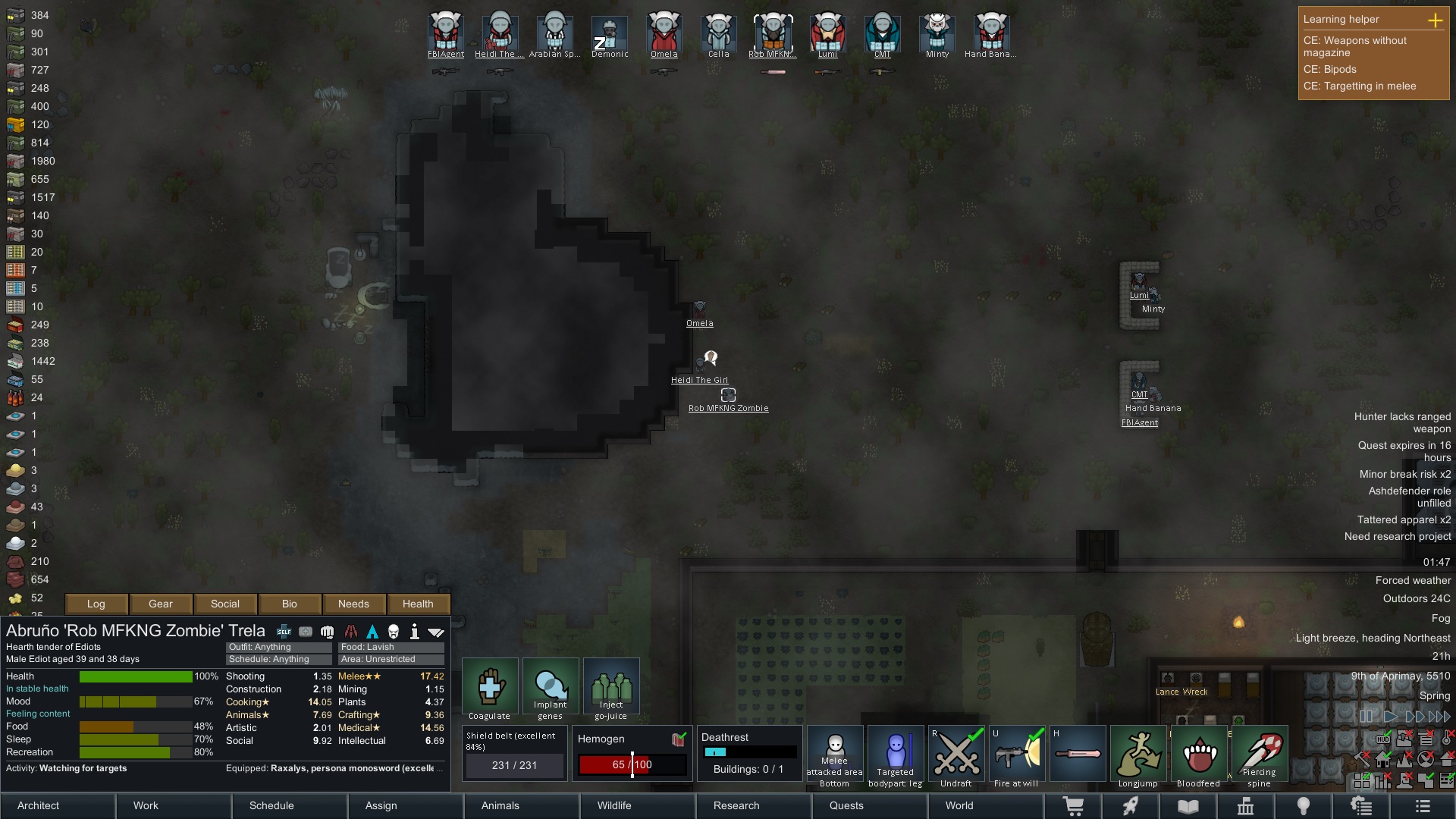The image size is (1456, 819).
Task: Open the World map view
Action: [986, 805]
